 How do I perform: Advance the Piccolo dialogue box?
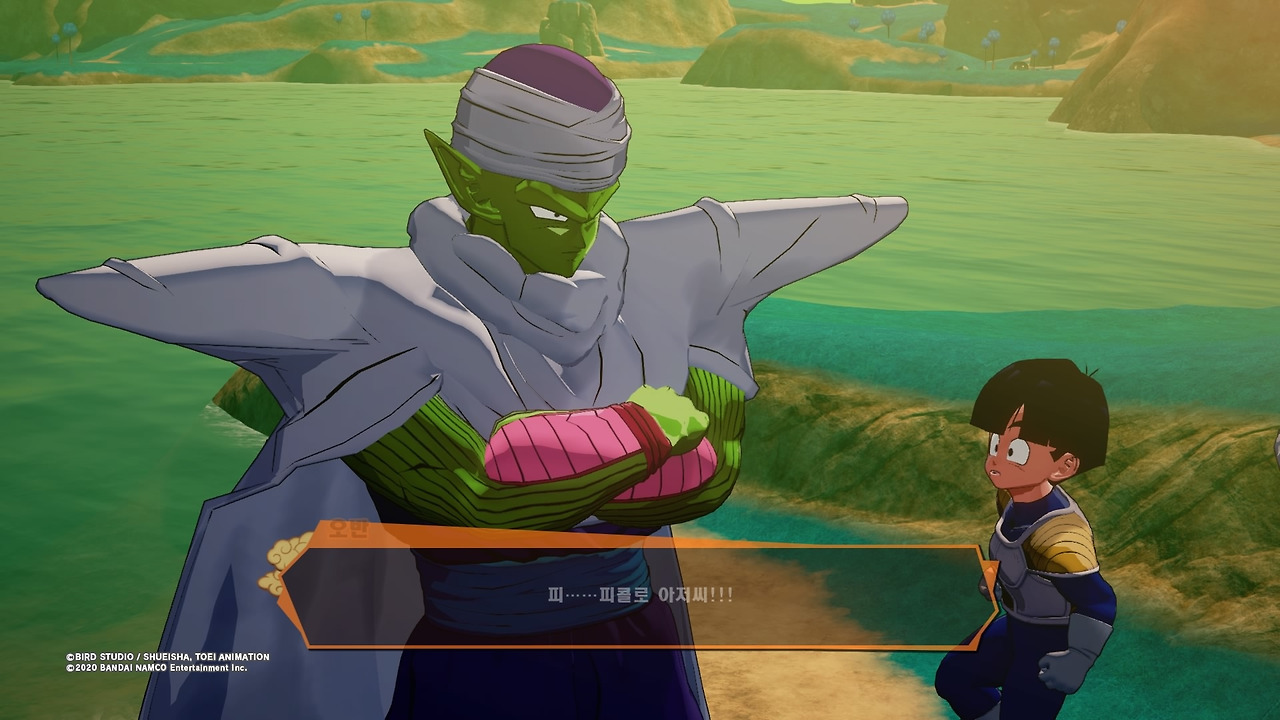(x=640, y=596)
